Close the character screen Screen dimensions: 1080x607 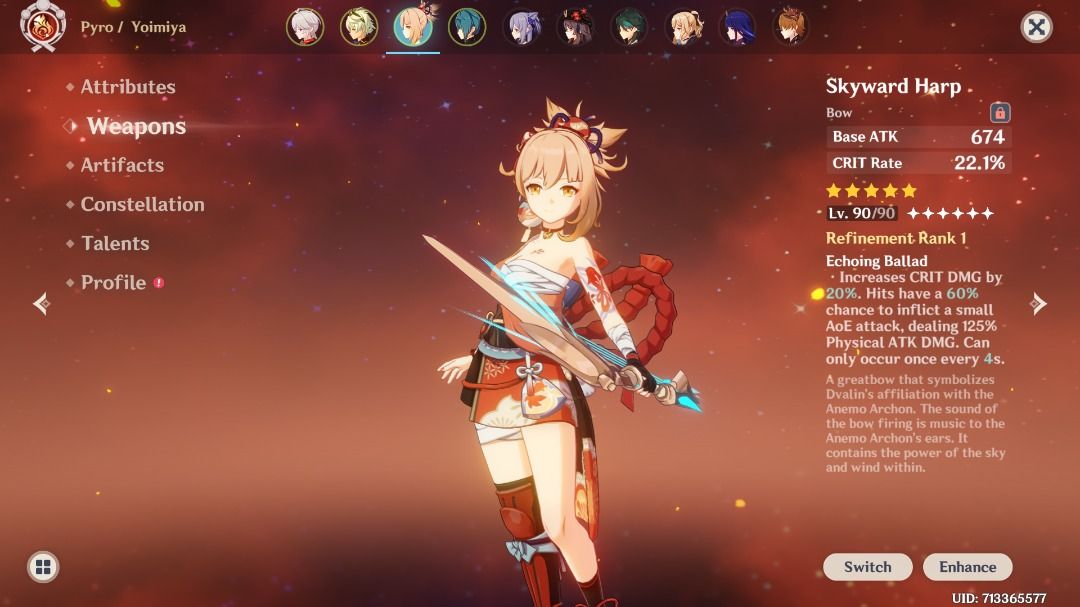tap(1037, 27)
